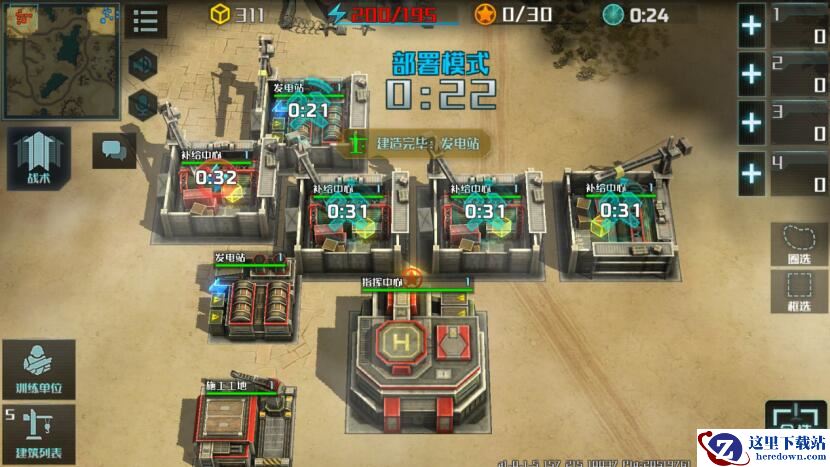Activate the 圈选 lasso selection tool
This screenshot has height=467, width=830.
(798, 243)
